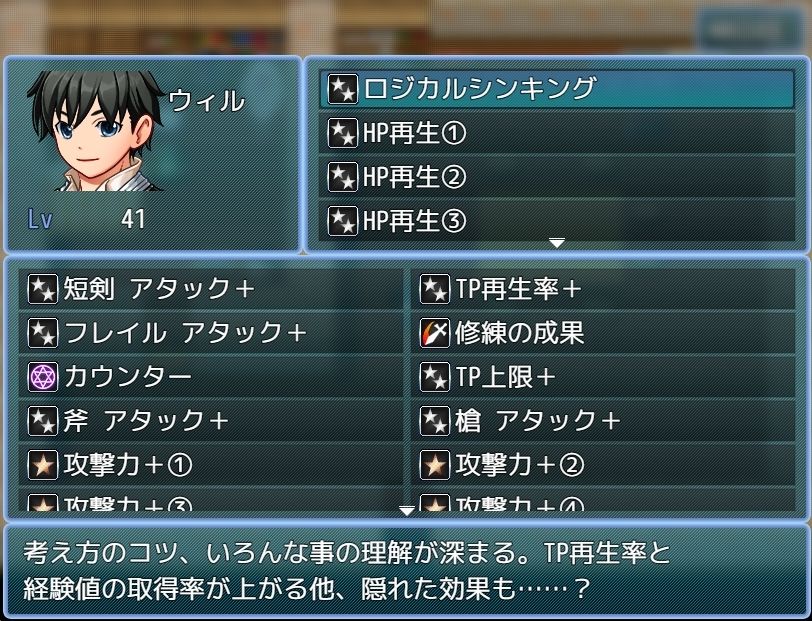The width and height of the screenshot is (812, 621).
Task: Select the 攻撃力＋① skill
Action: 211,465
